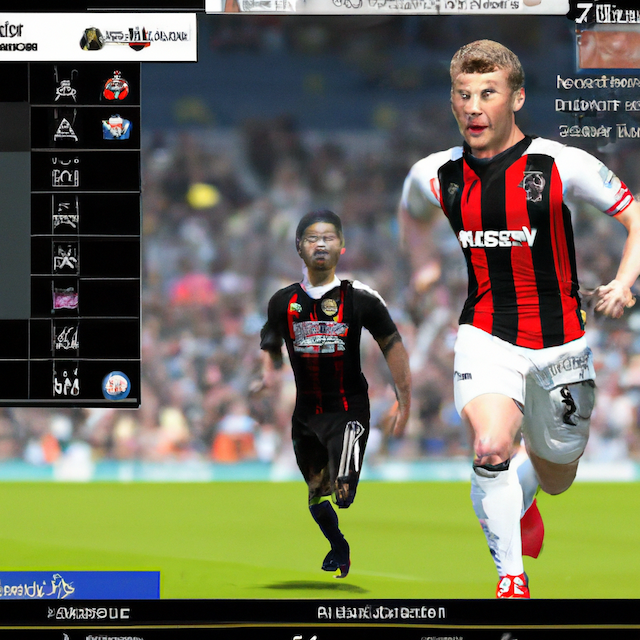This screenshot has width=640, height=640.
Task: Open the white header banner above the list
Action: click(x=98, y=37)
